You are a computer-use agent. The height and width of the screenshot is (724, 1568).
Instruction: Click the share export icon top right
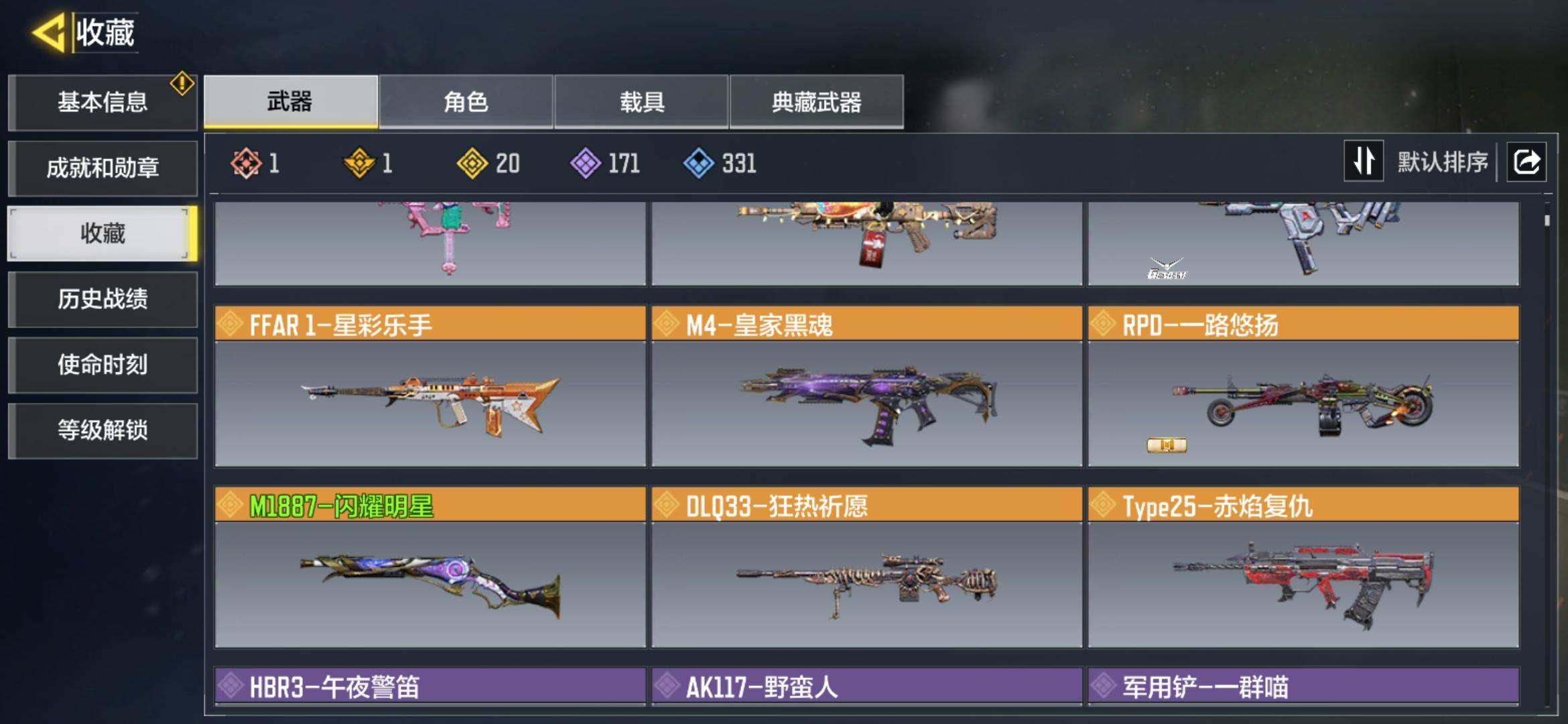(x=1526, y=162)
